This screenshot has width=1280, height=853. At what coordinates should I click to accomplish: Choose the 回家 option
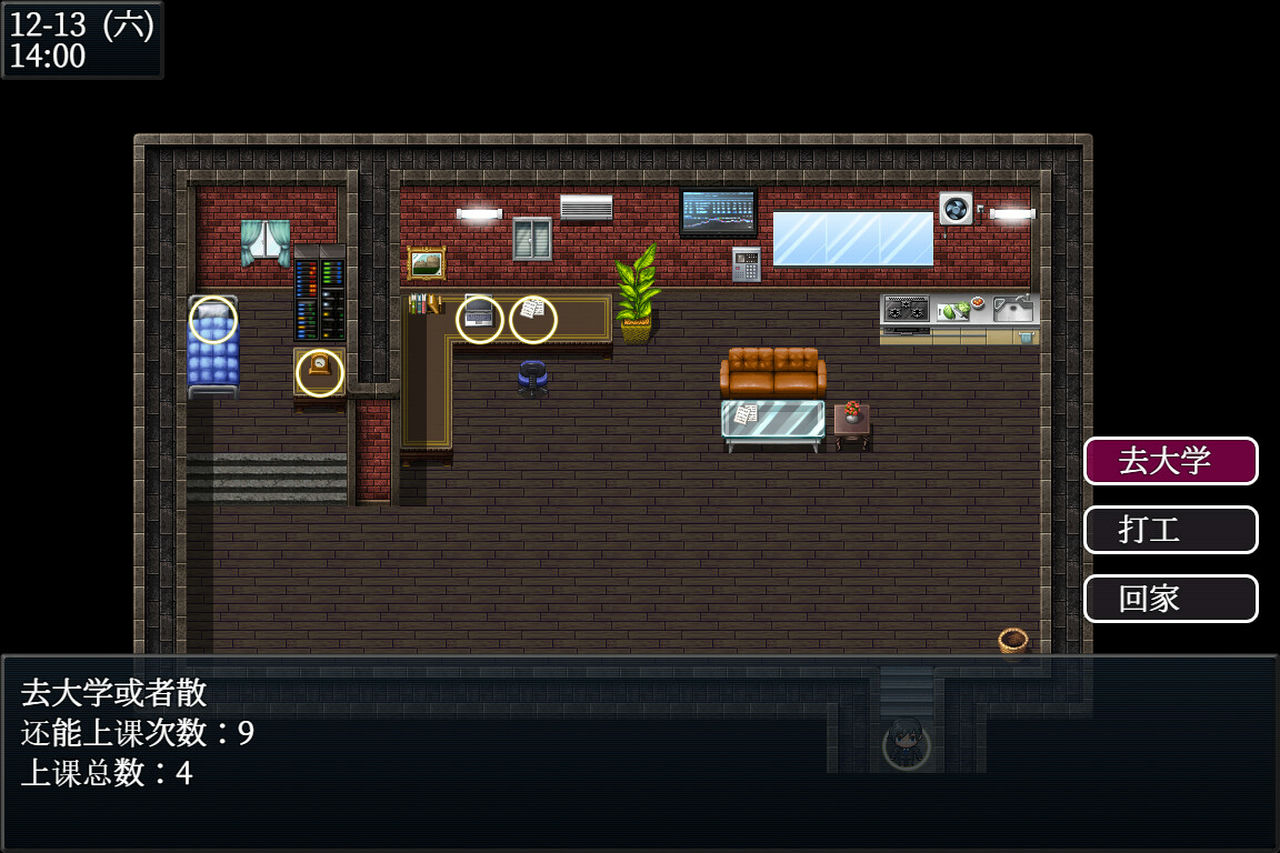1170,599
